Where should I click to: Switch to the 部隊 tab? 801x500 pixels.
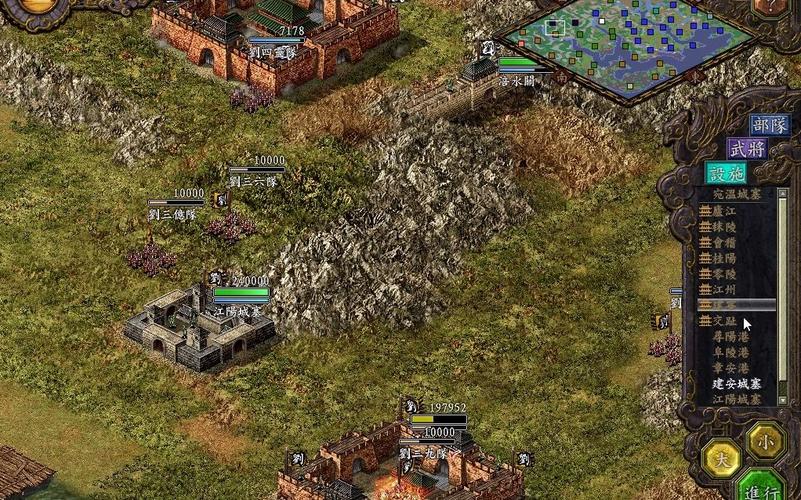point(770,123)
